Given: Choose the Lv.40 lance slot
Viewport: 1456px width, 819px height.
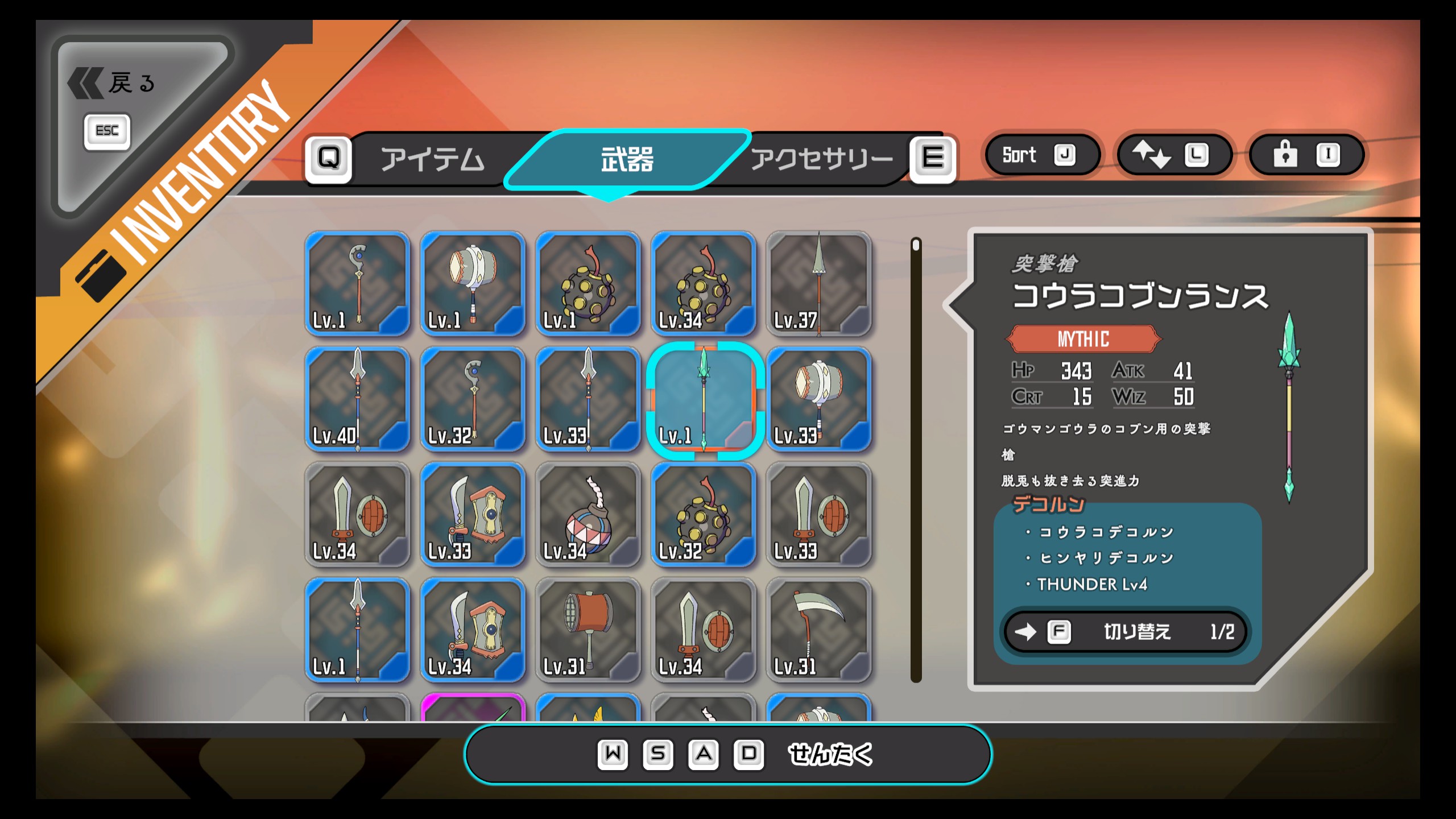Looking at the screenshot, I should point(358,399).
